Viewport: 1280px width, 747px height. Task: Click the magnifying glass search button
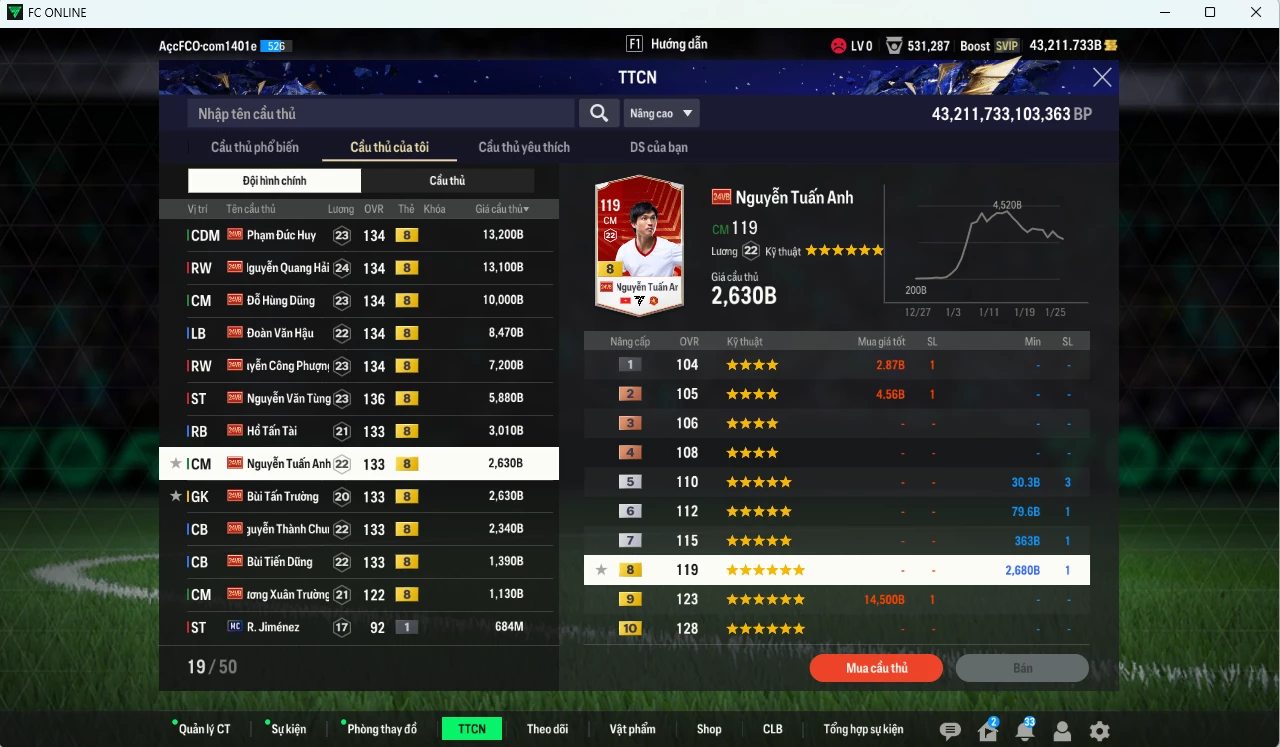point(598,113)
